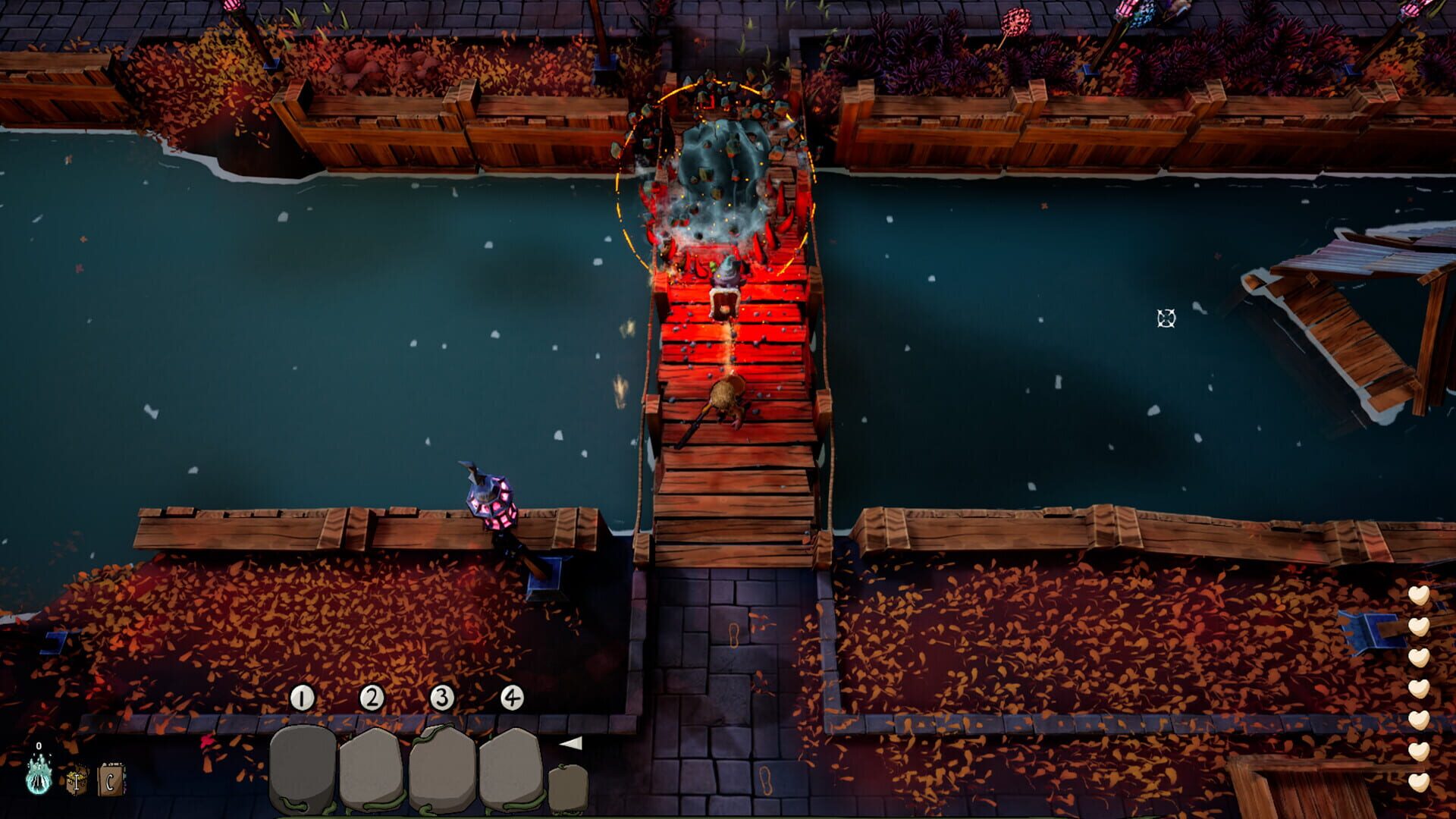The width and height of the screenshot is (1456, 819).
Task: Click the pink glowing lantern on the dock
Action: tap(493, 500)
